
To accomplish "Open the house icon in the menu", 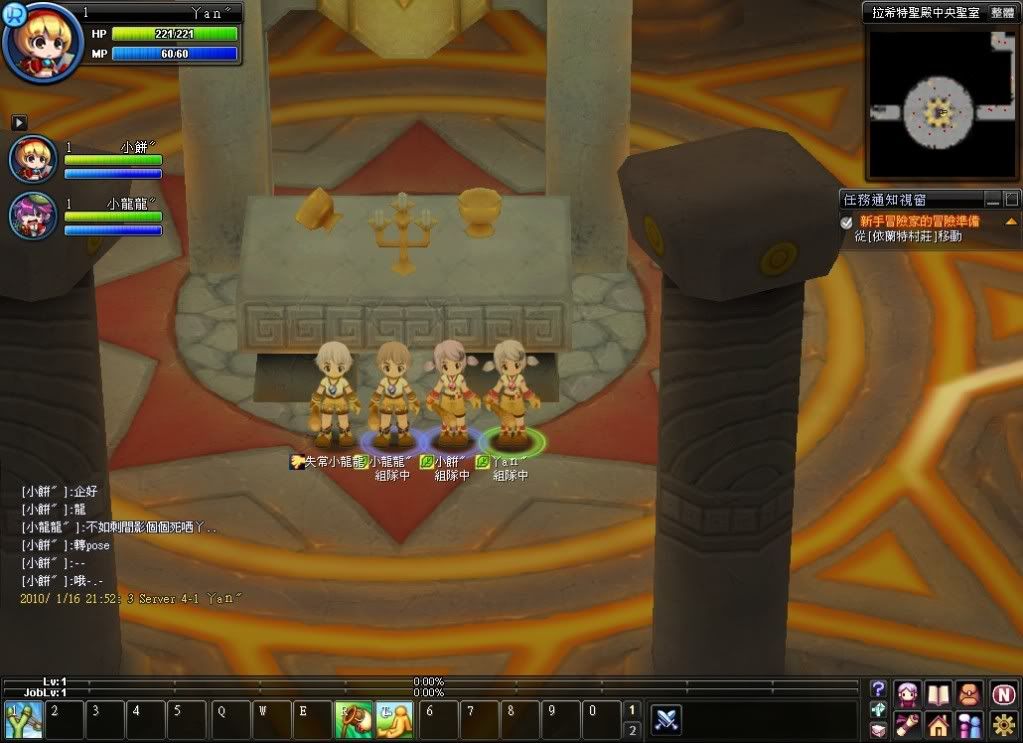I will coord(938,723).
